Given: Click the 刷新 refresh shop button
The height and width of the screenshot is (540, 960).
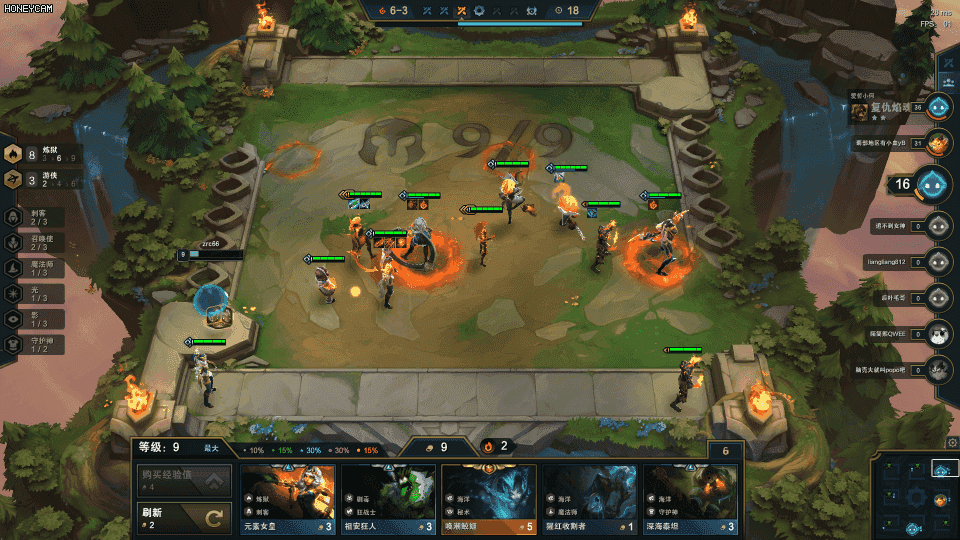Looking at the screenshot, I should [184, 519].
